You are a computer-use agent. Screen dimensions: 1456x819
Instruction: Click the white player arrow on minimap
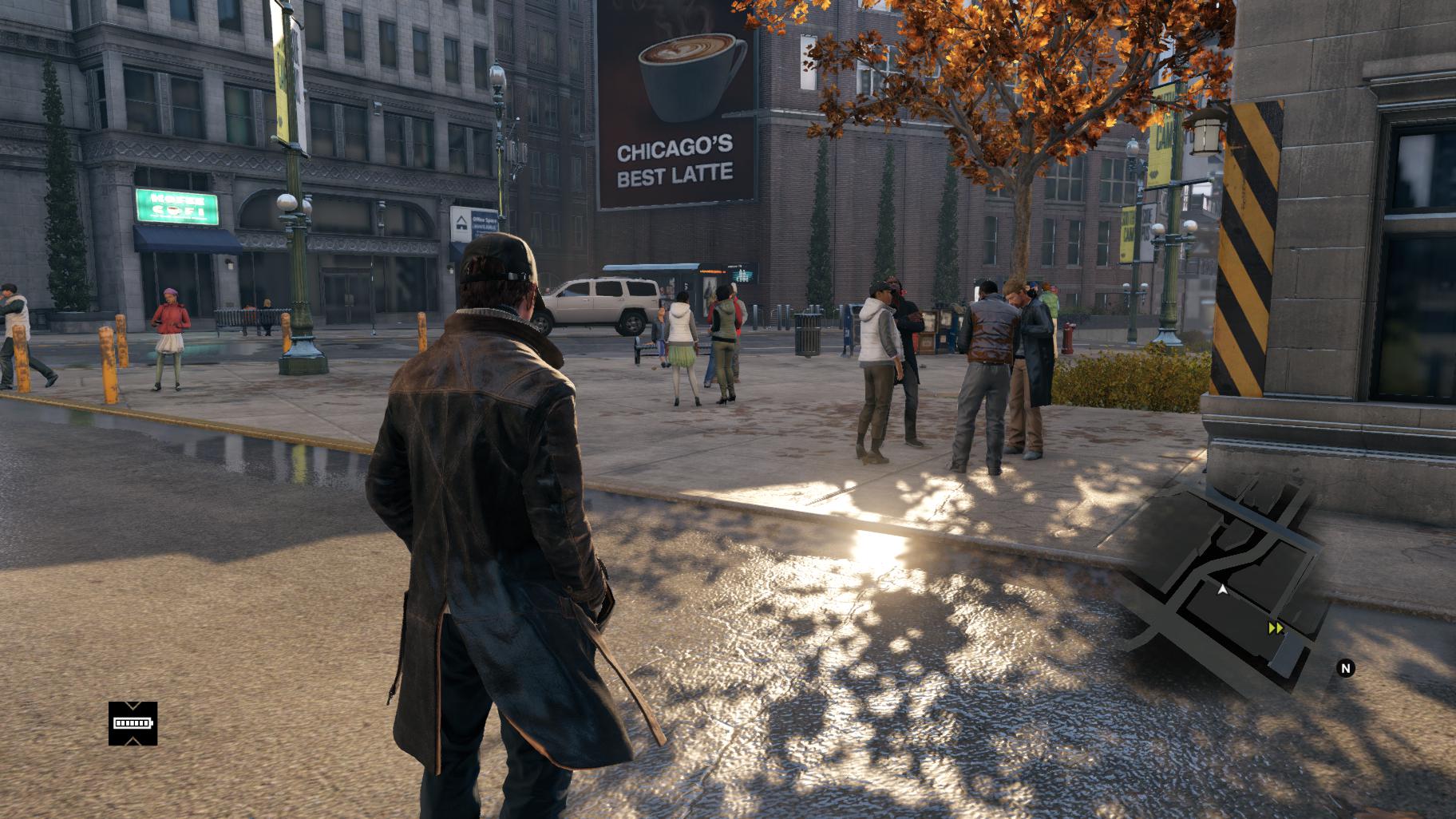[x=1223, y=589]
